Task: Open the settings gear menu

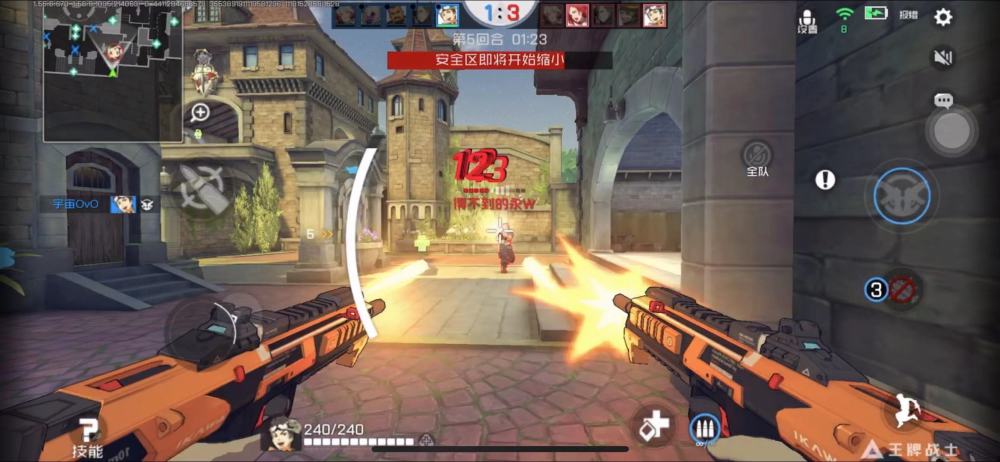Action: pos(942,17)
